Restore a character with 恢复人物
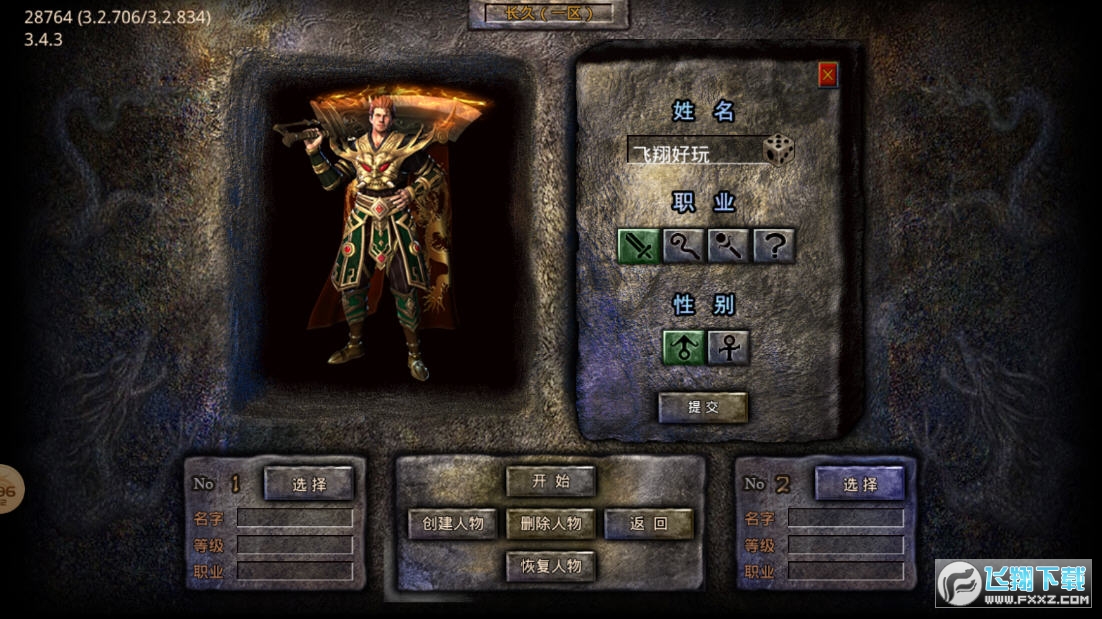This screenshot has width=1102, height=619. (551, 566)
